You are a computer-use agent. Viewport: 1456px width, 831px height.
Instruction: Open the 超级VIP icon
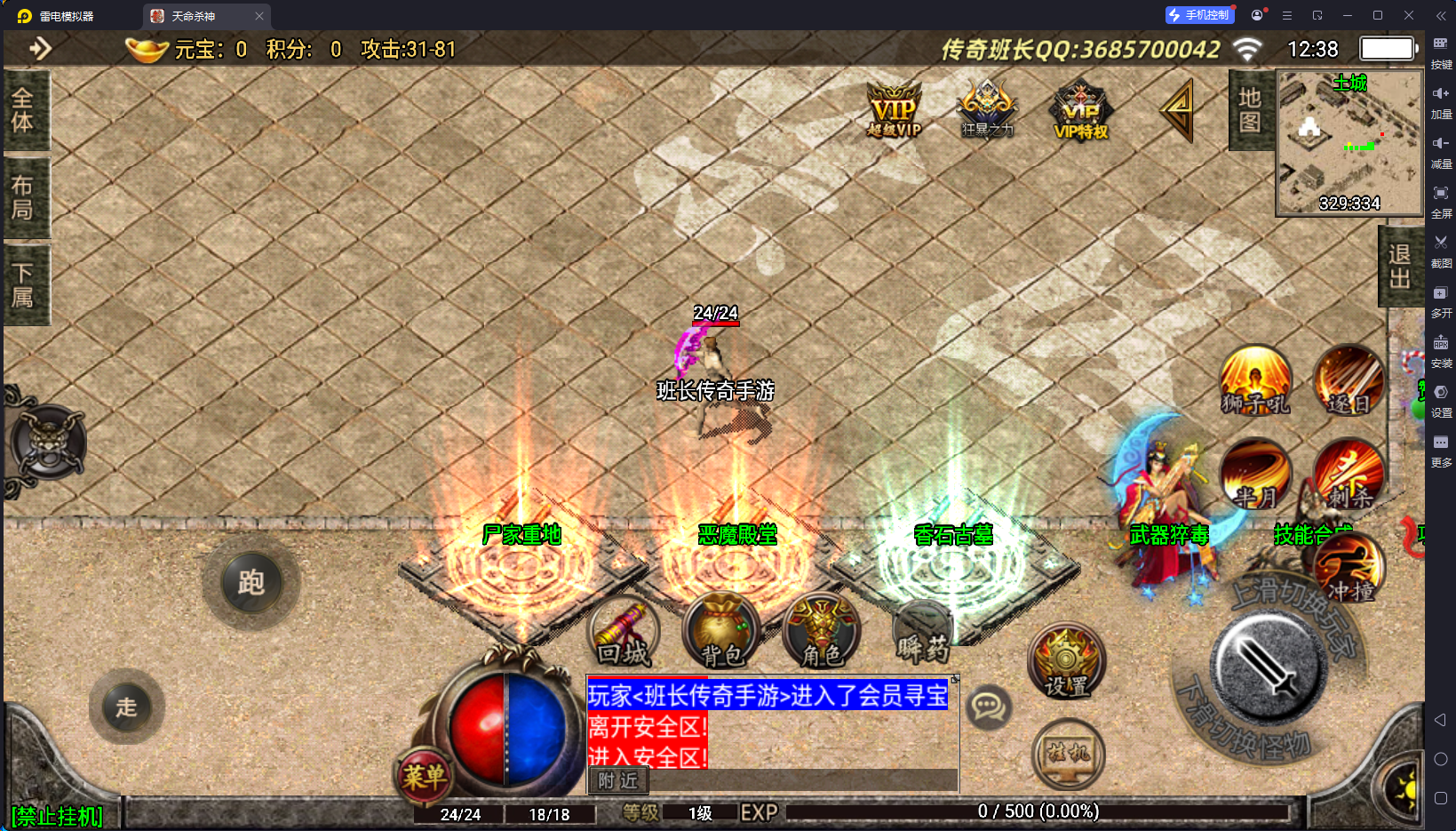click(894, 112)
